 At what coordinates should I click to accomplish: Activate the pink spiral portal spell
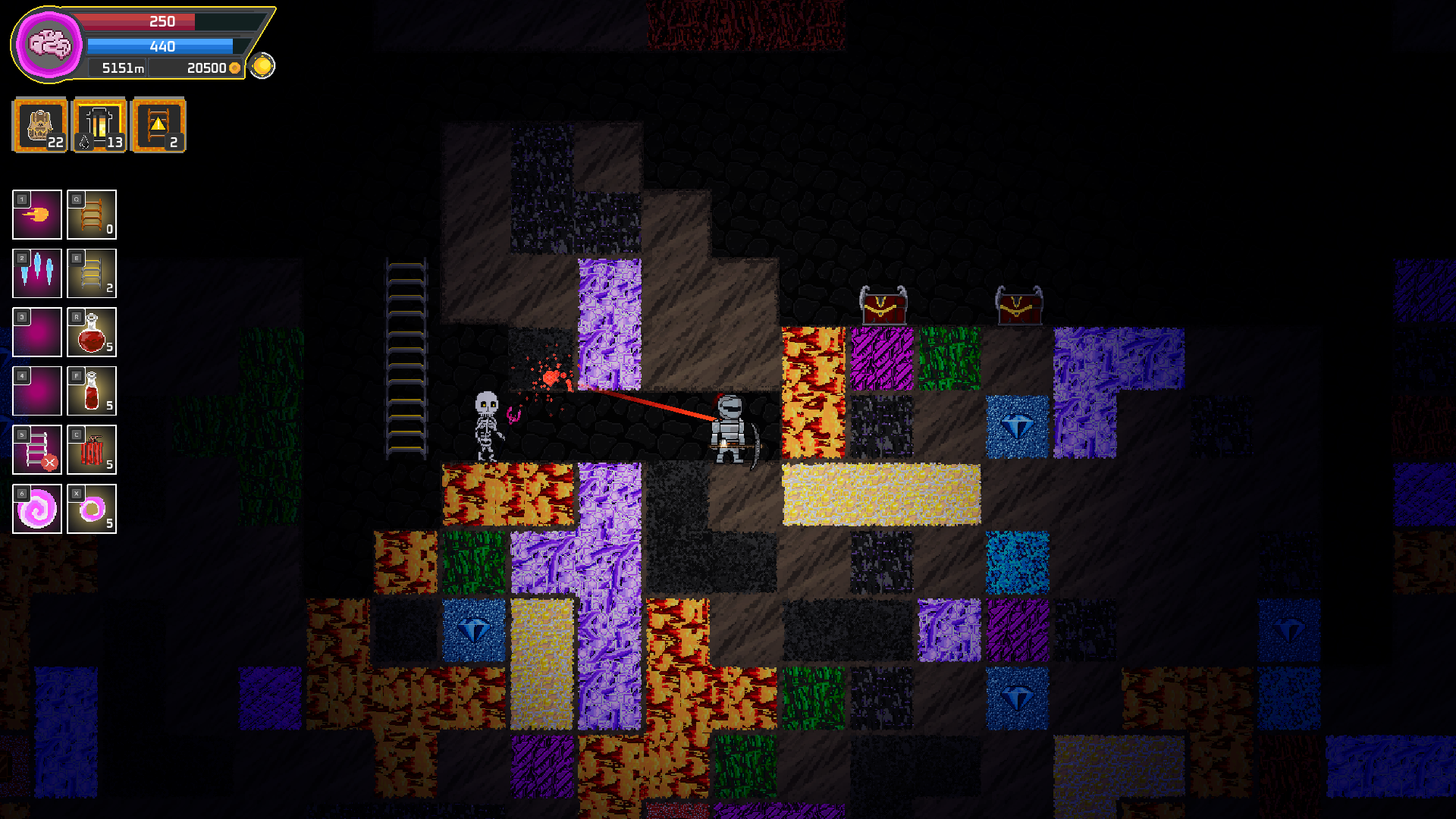point(37,509)
